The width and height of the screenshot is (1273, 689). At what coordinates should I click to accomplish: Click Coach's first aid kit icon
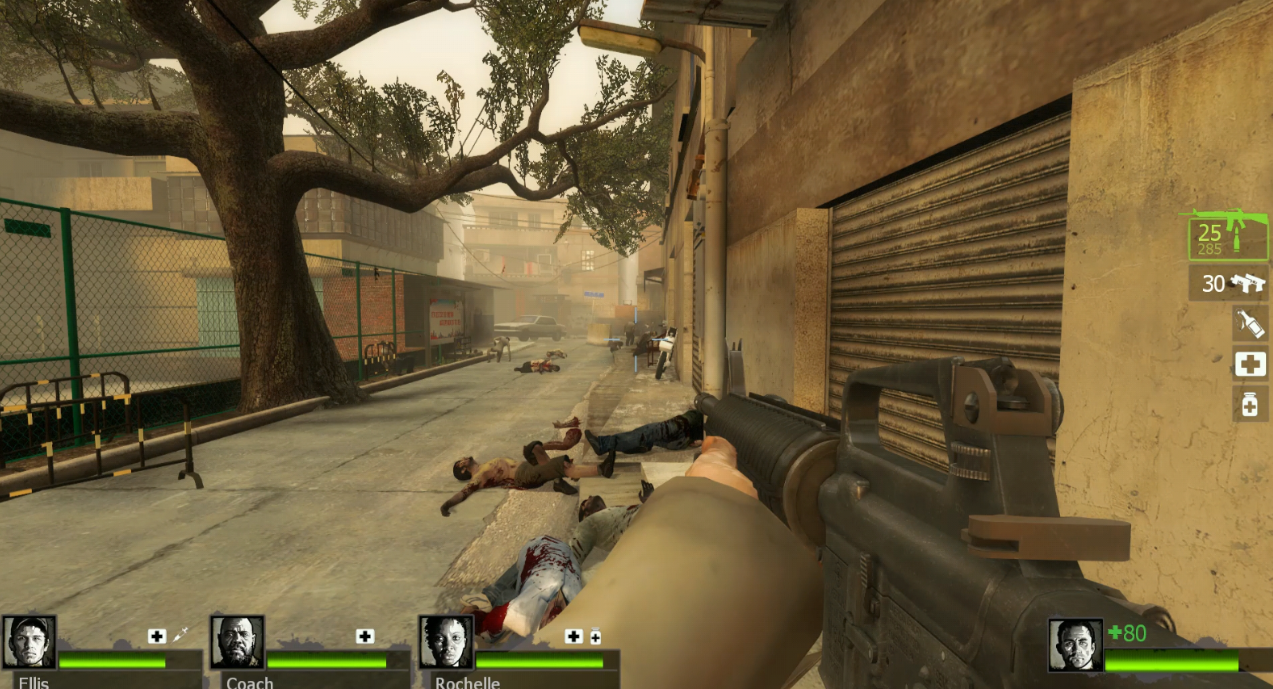tap(365, 636)
